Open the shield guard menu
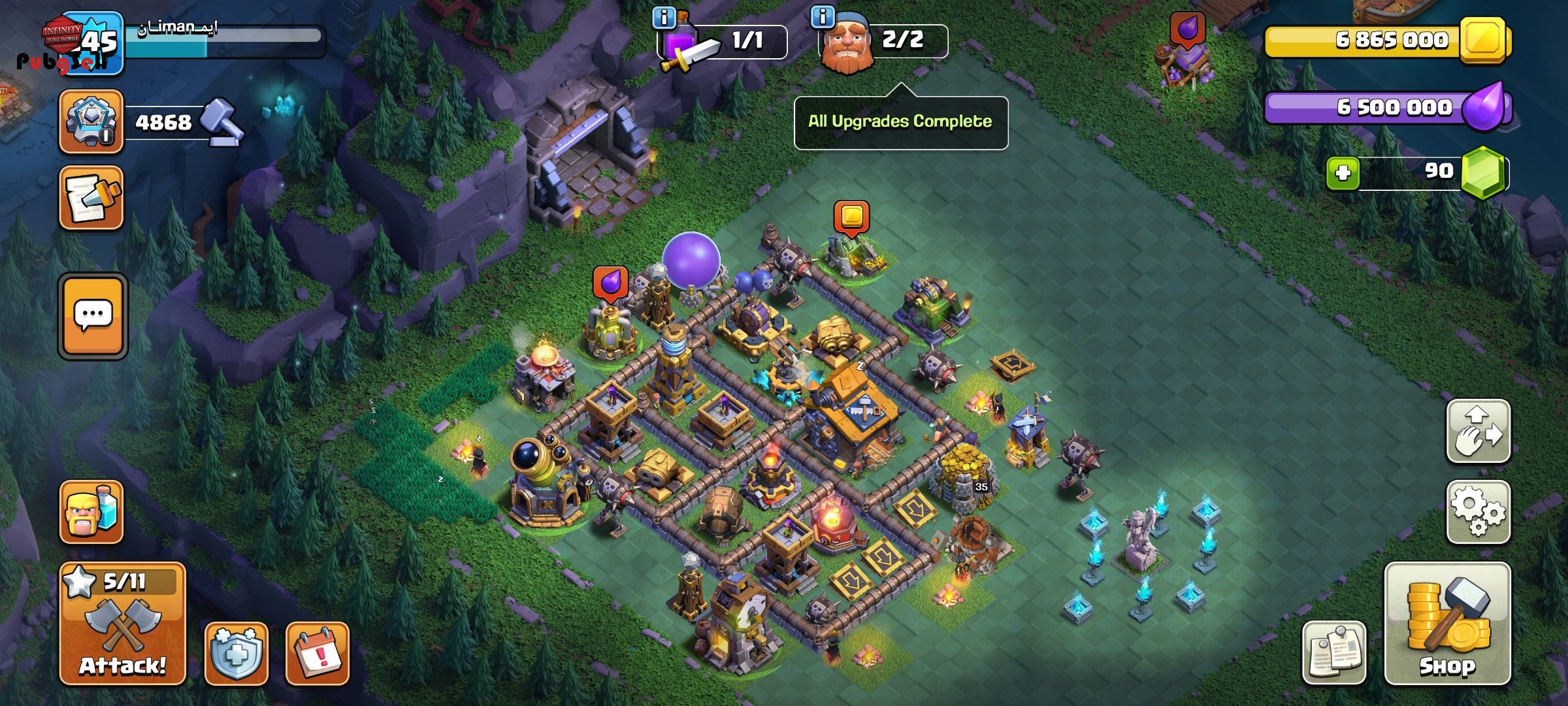 click(237, 653)
